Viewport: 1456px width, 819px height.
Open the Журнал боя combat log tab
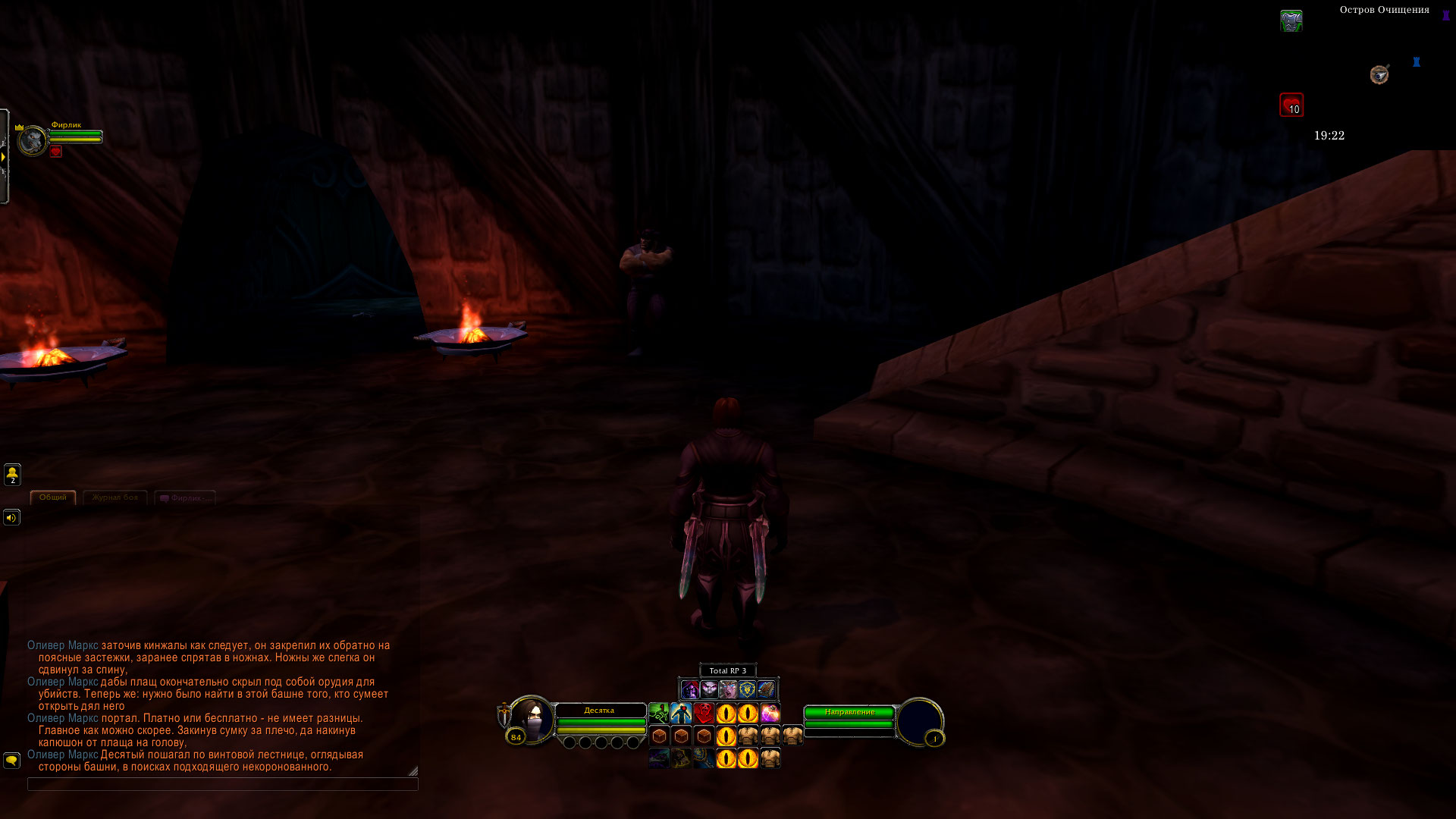115,497
